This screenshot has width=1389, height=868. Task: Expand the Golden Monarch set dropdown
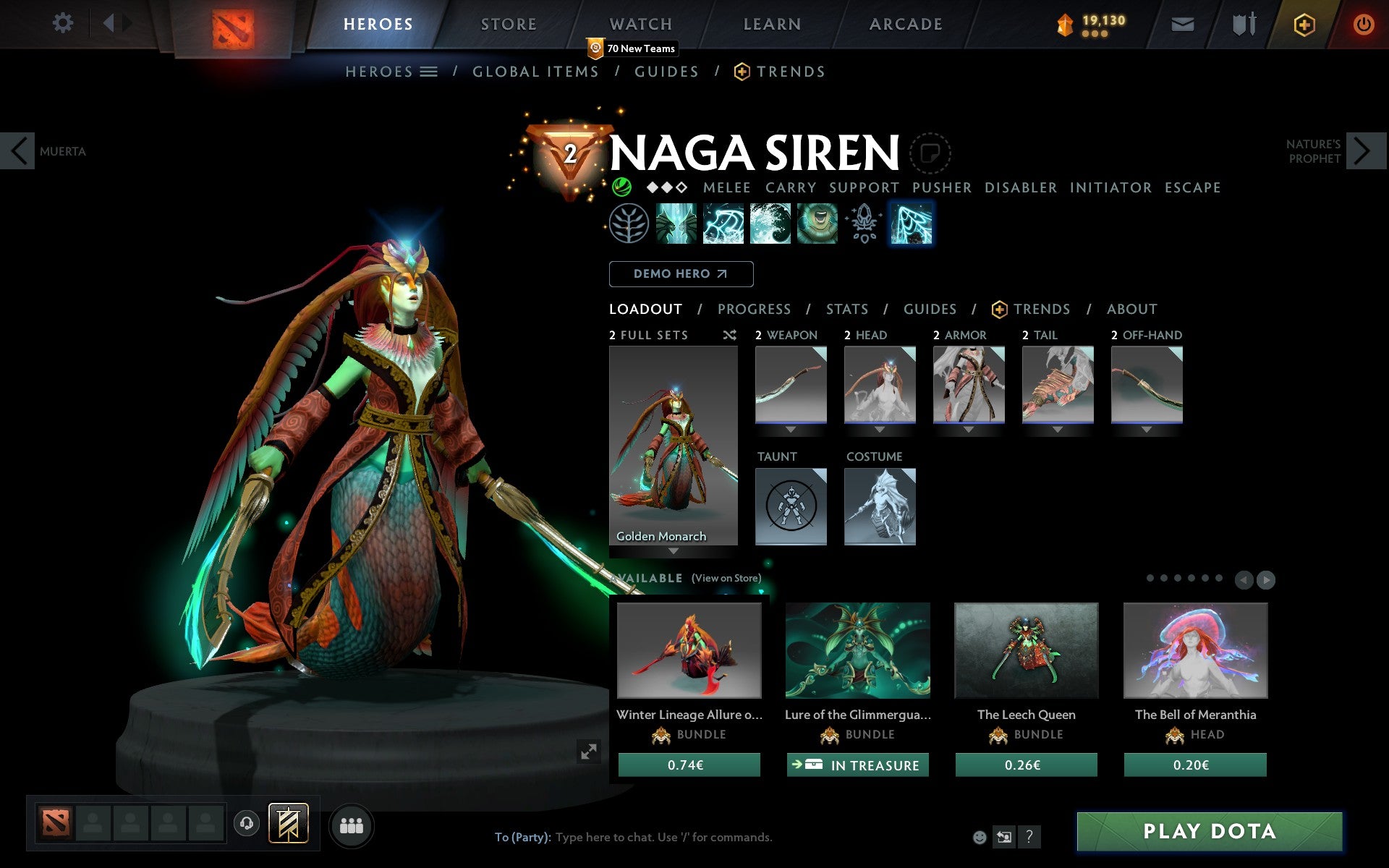[673, 550]
